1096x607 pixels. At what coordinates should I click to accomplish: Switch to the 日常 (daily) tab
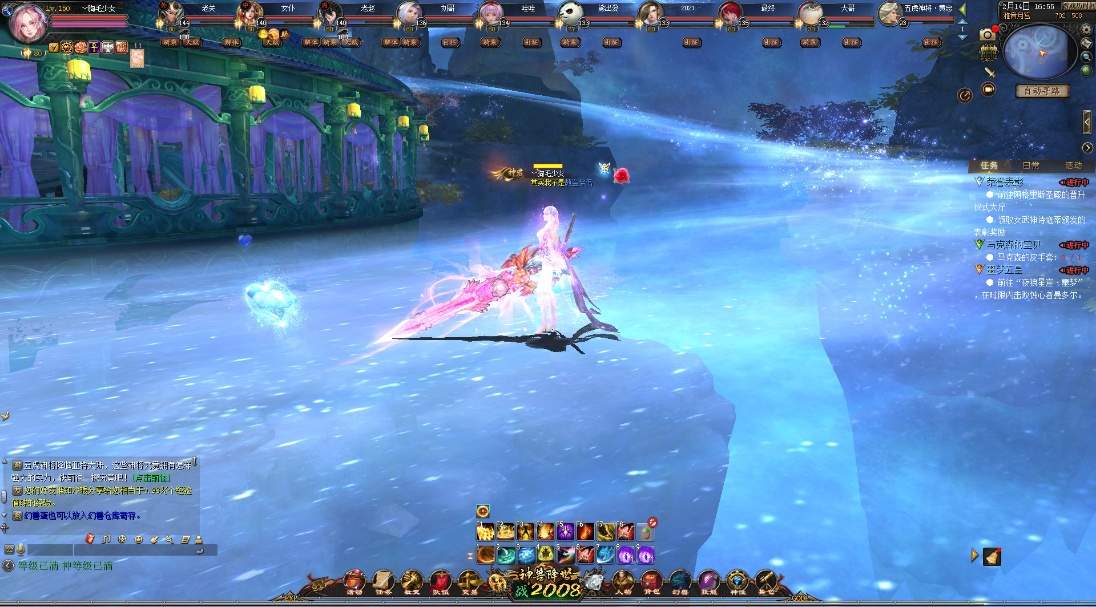1030,165
